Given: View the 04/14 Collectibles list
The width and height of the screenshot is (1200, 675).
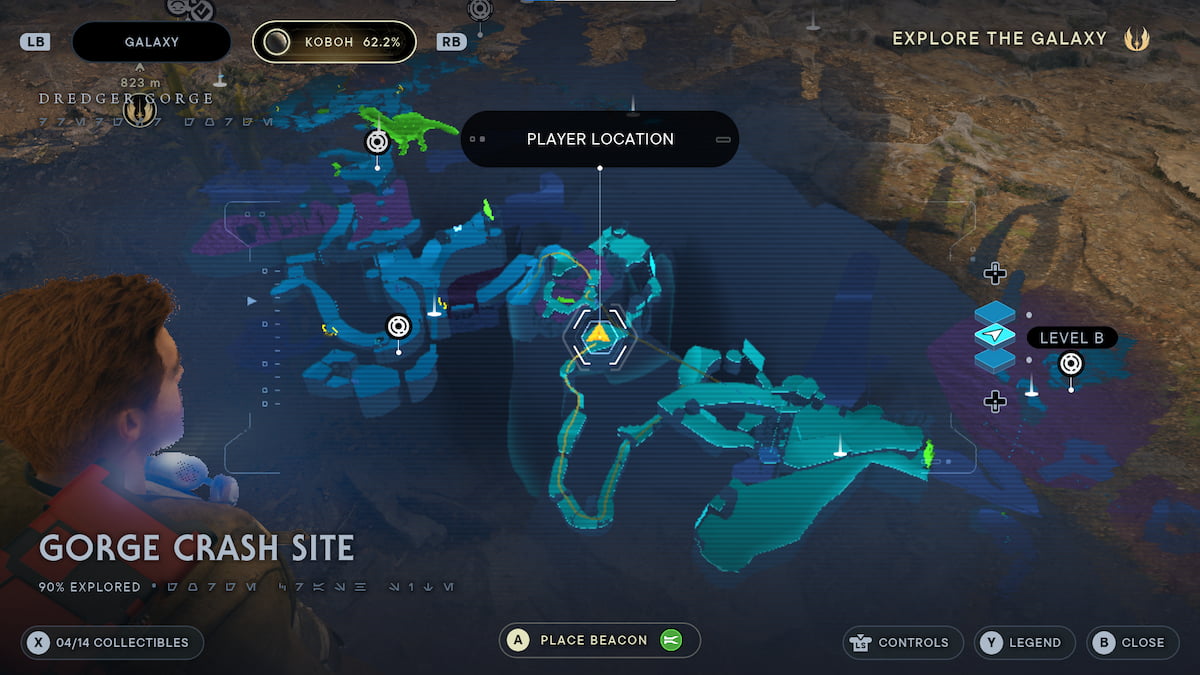Looking at the screenshot, I should [112, 642].
